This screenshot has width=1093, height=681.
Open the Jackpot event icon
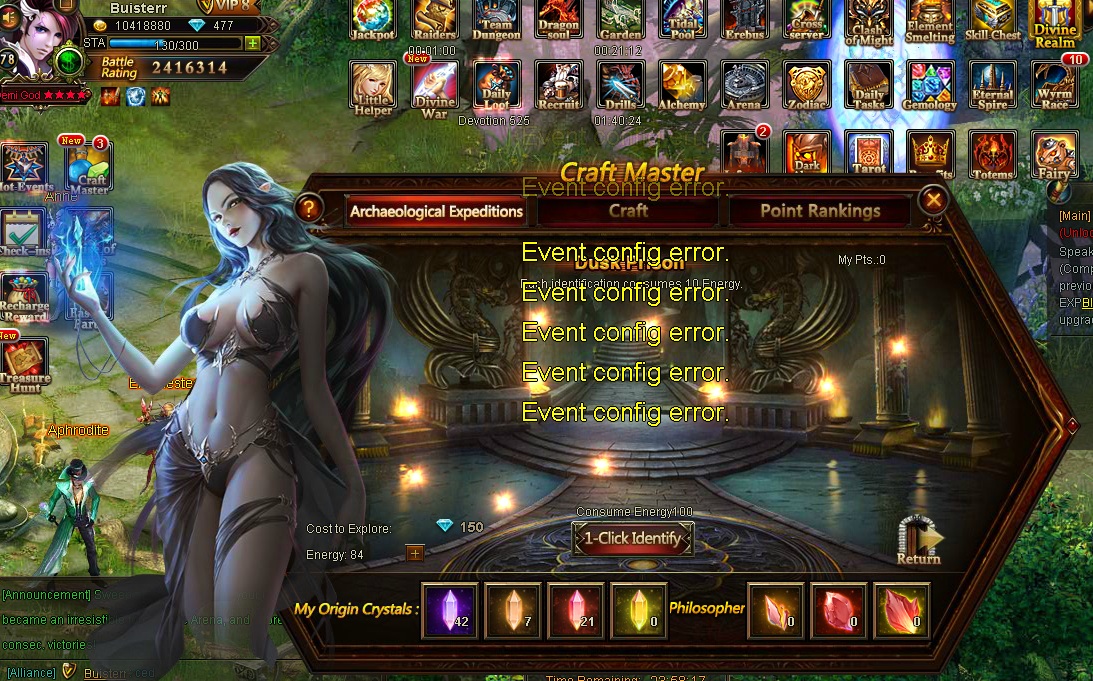coord(372,20)
